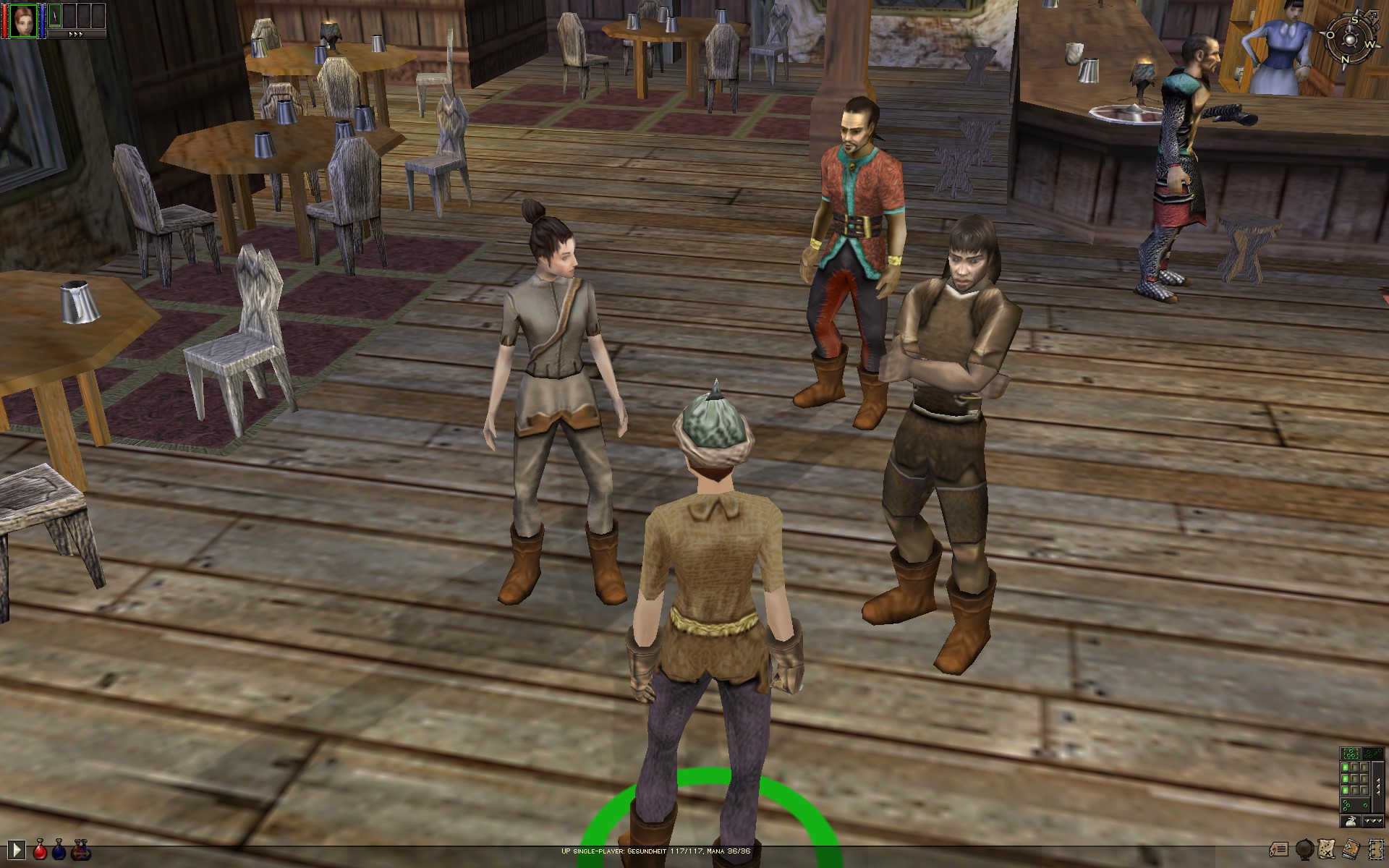Open the treasure map

pyautogui.click(x=1328, y=848)
